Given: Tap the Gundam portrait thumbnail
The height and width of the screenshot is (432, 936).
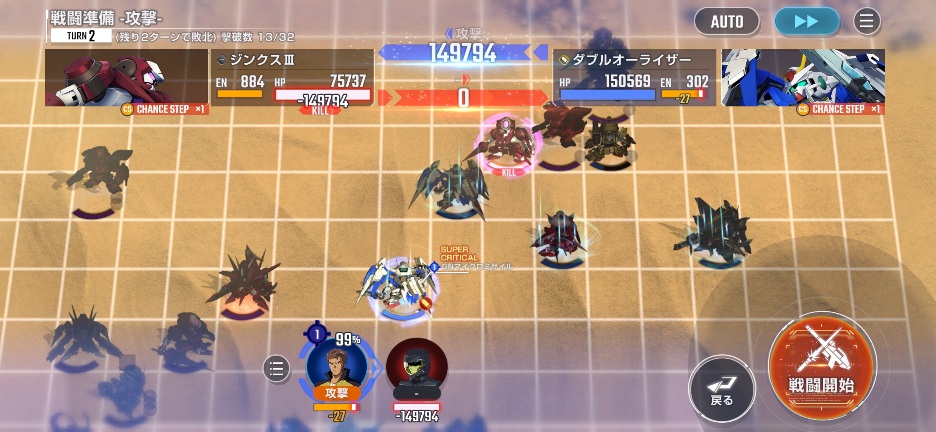Looking at the screenshot, I should [x=802, y=77].
